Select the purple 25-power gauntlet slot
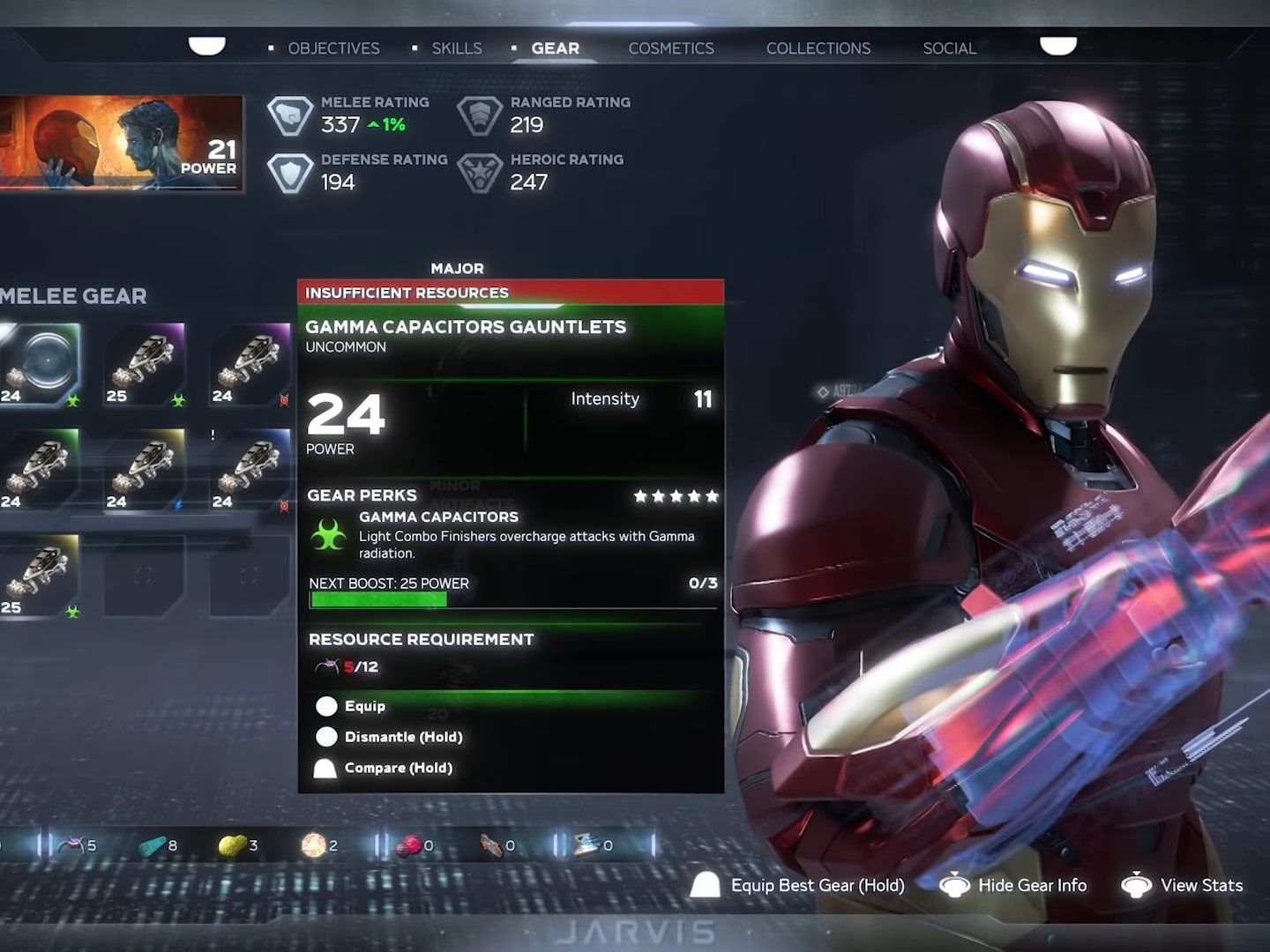 click(x=145, y=364)
